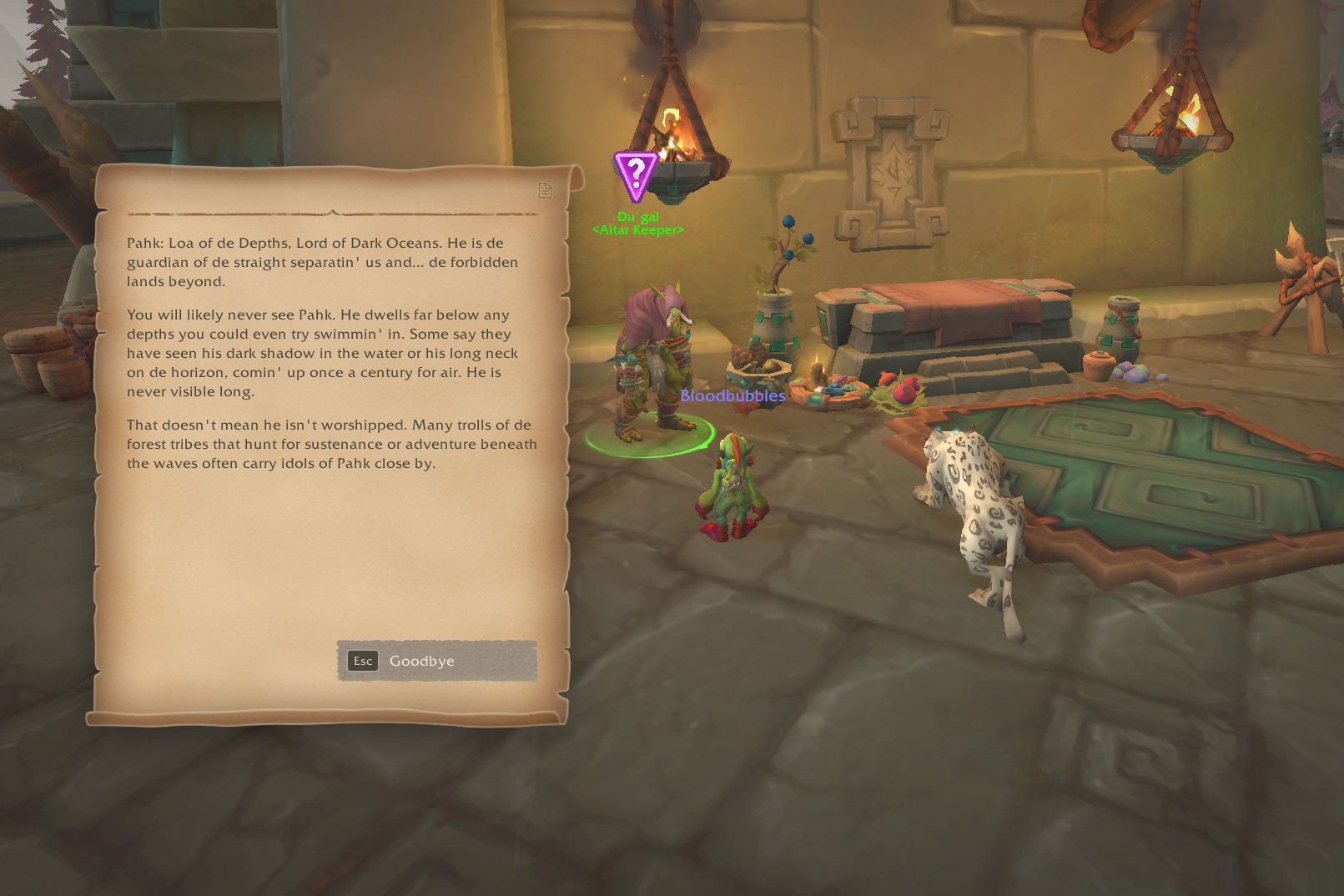Image resolution: width=1344 pixels, height=896 pixels.
Task: Click the Bloodbubbles name label
Action: [732, 396]
